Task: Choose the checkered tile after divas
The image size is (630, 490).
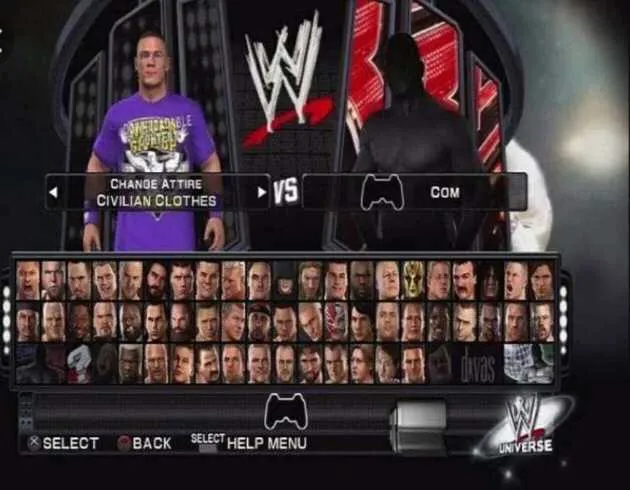Action: (x=528, y=362)
